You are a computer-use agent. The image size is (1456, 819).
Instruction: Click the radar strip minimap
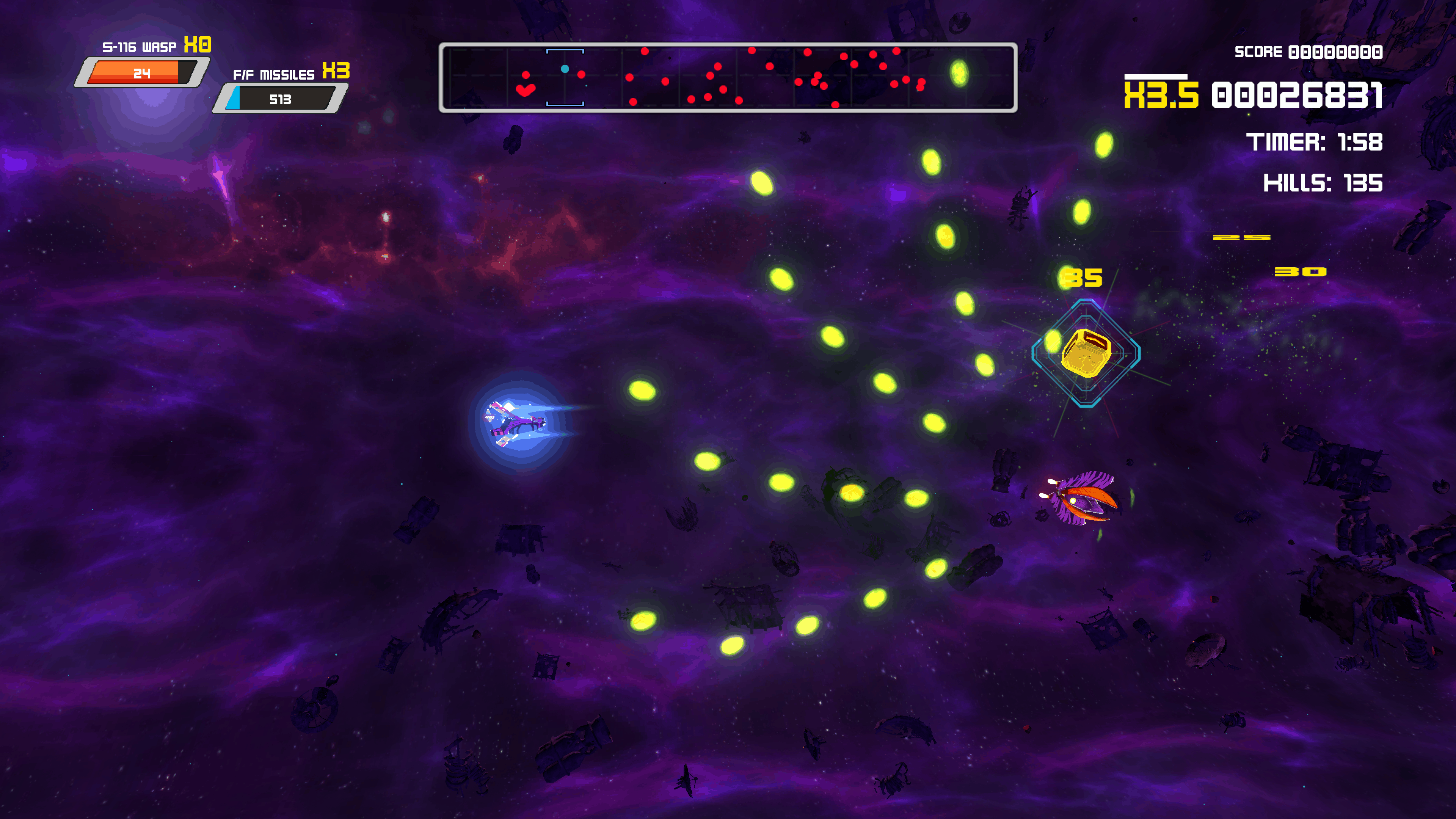(x=728, y=77)
